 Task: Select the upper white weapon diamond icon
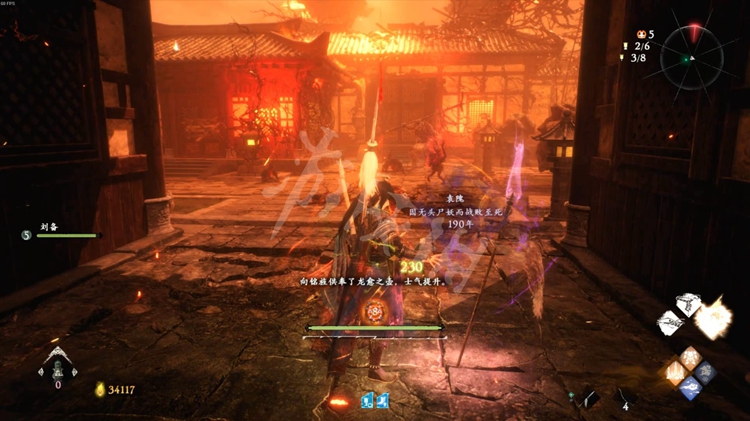(688, 304)
